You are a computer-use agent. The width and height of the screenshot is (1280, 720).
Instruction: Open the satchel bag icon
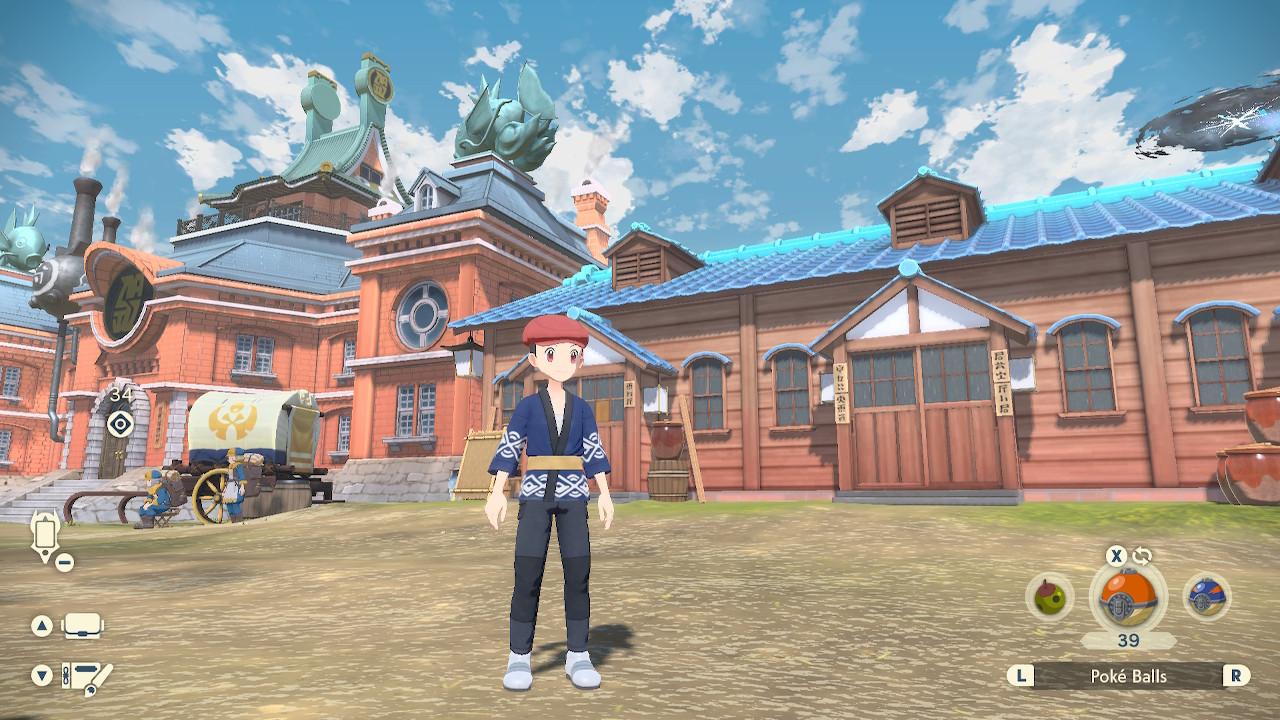tap(83, 627)
